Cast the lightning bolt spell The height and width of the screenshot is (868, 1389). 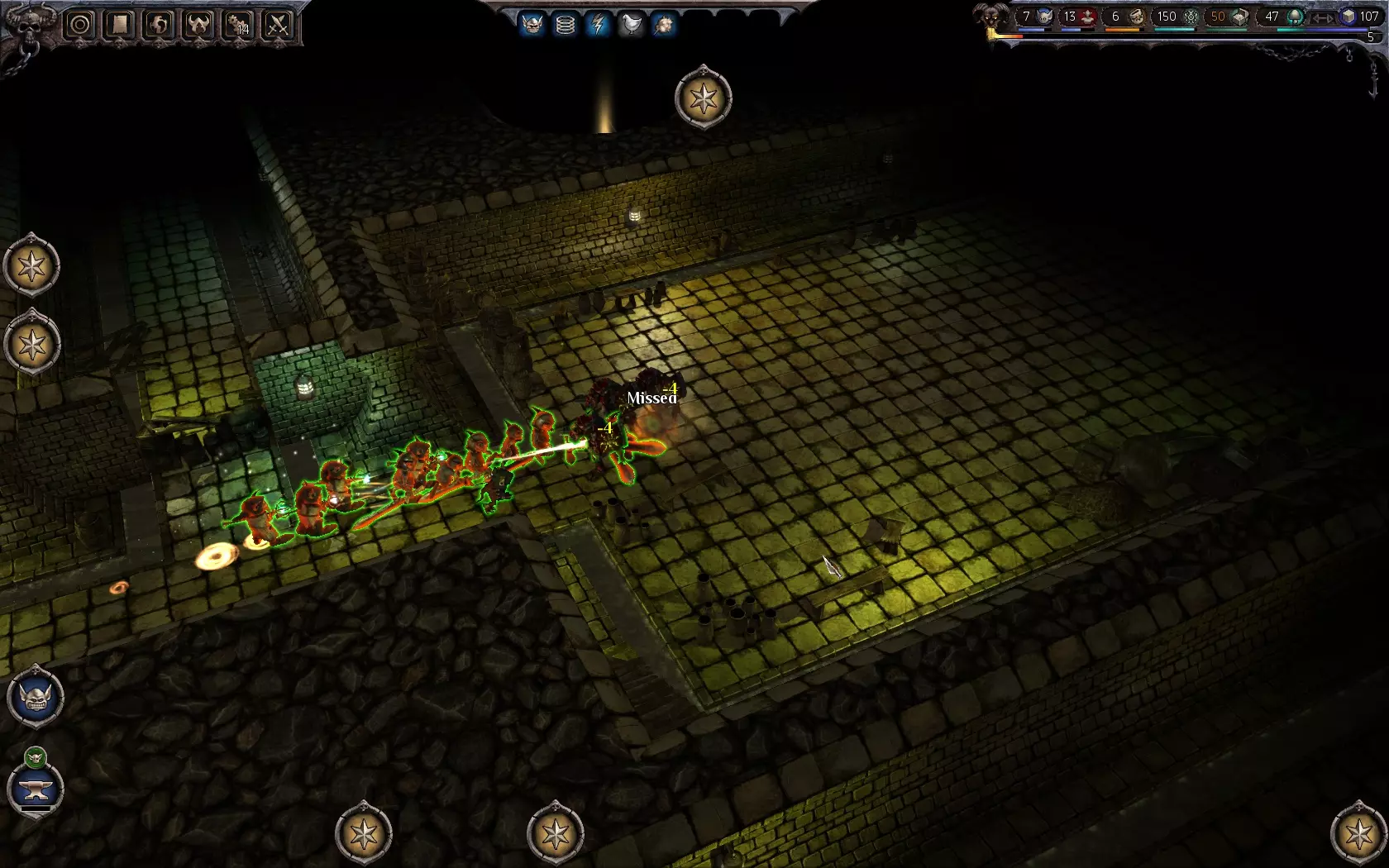(x=598, y=24)
